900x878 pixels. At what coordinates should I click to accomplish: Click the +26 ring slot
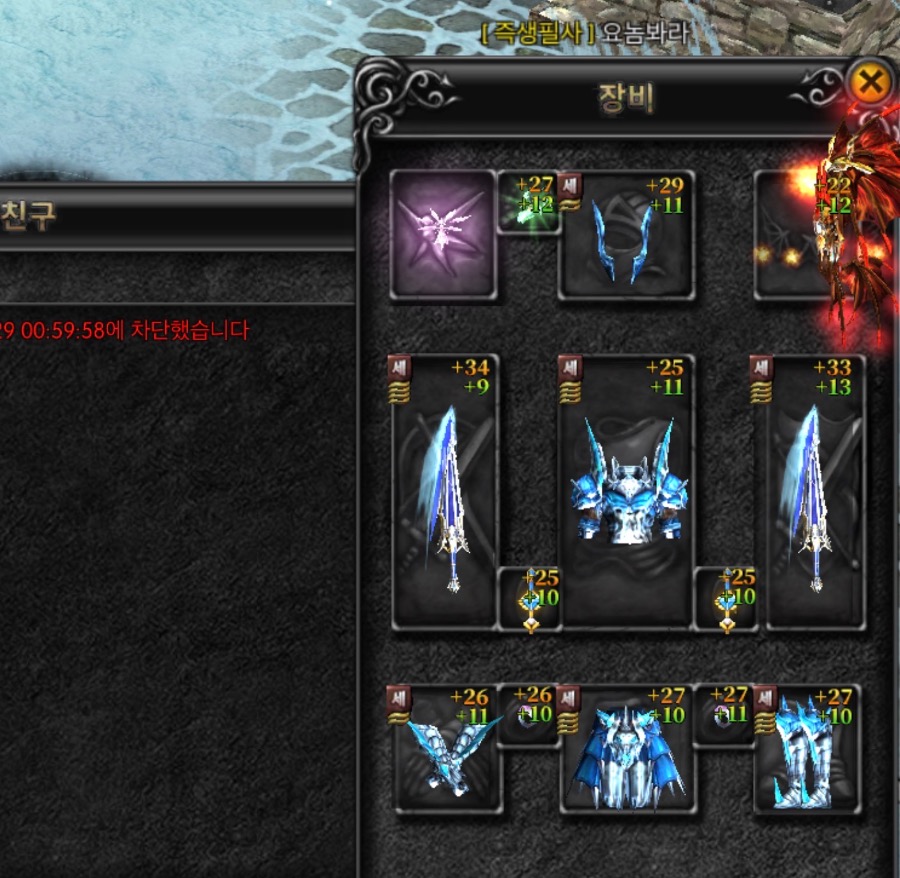point(529,714)
